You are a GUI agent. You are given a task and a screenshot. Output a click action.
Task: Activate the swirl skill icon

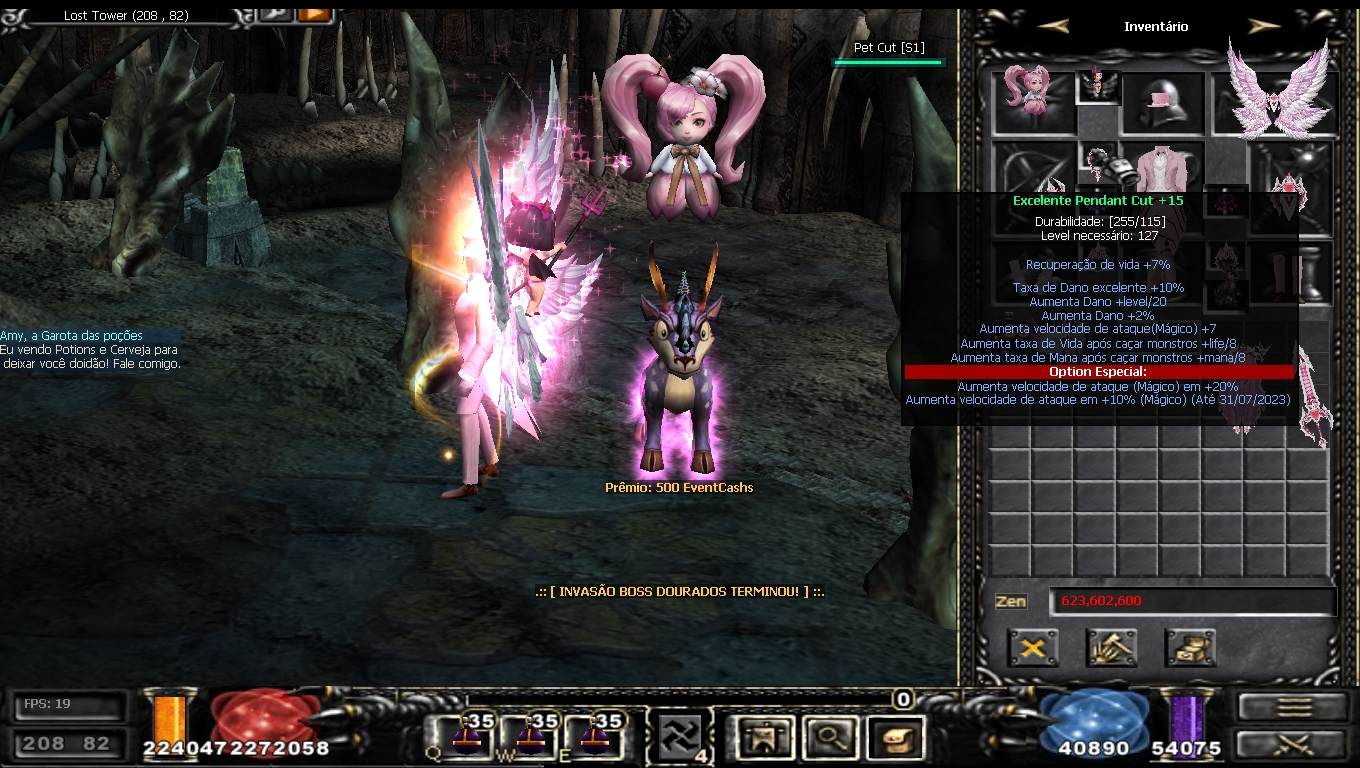click(x=679, y=738)
